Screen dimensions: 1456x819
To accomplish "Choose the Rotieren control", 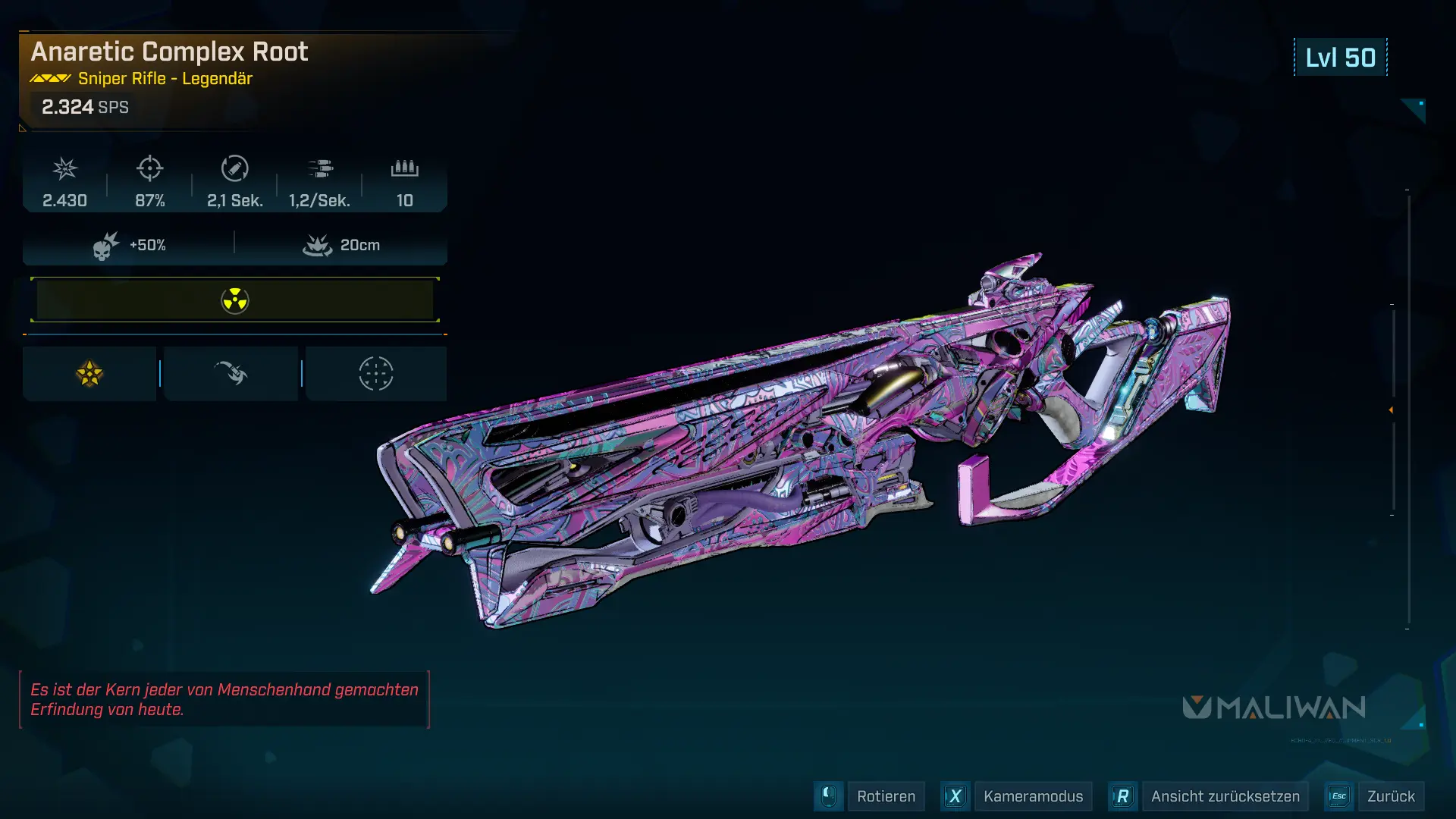I will point(885,796).
